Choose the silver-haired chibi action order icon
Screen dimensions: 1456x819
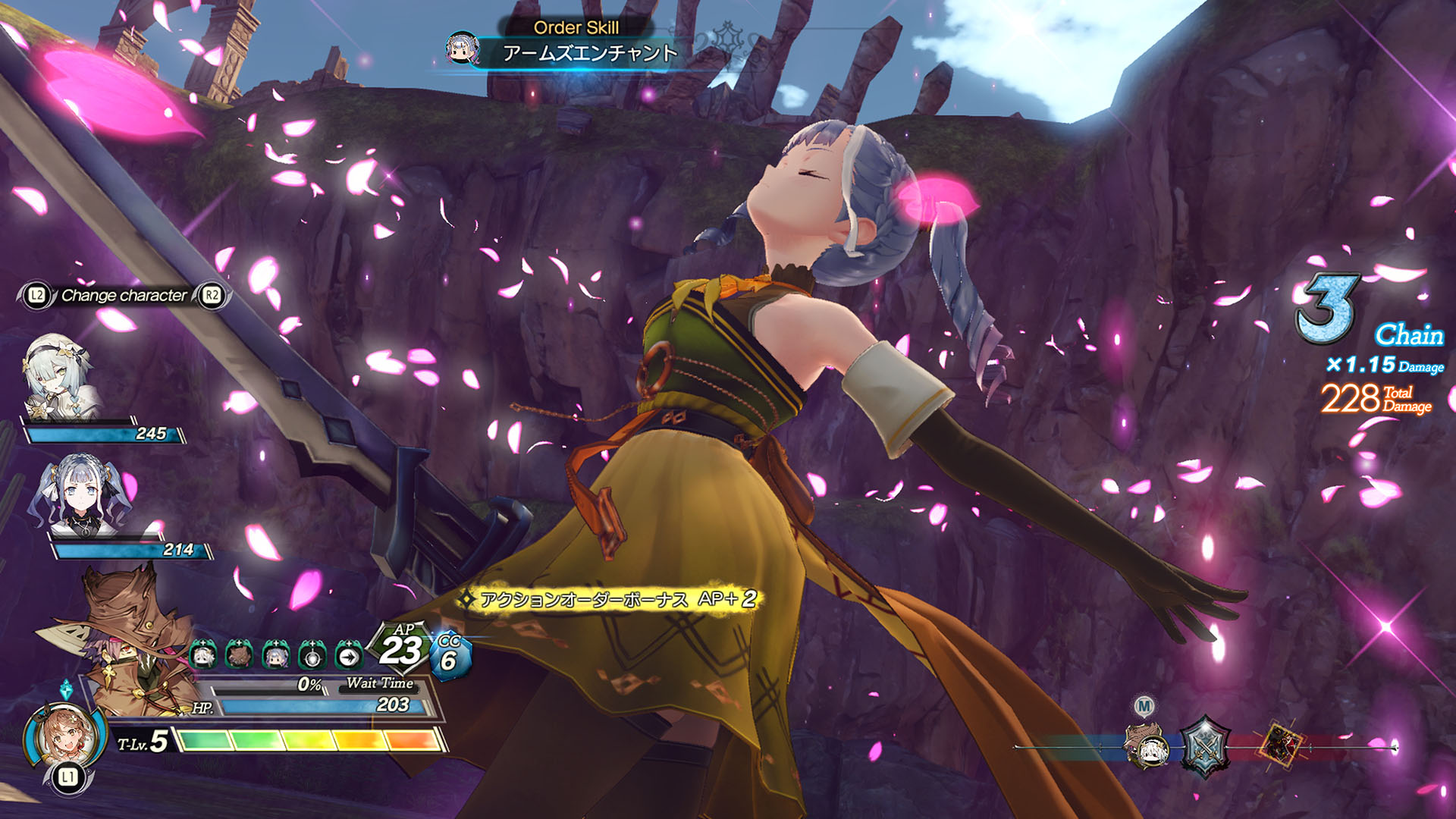click(x=275, y=654)
